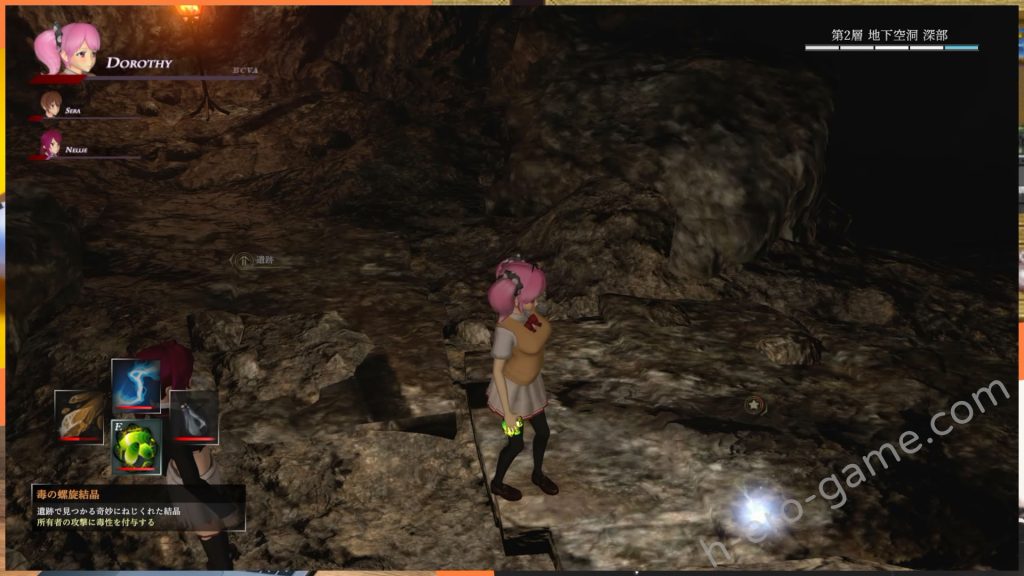Choose the golden feather item slot
The width and height of the screenshot is (1024, 576).
point(79,416)
